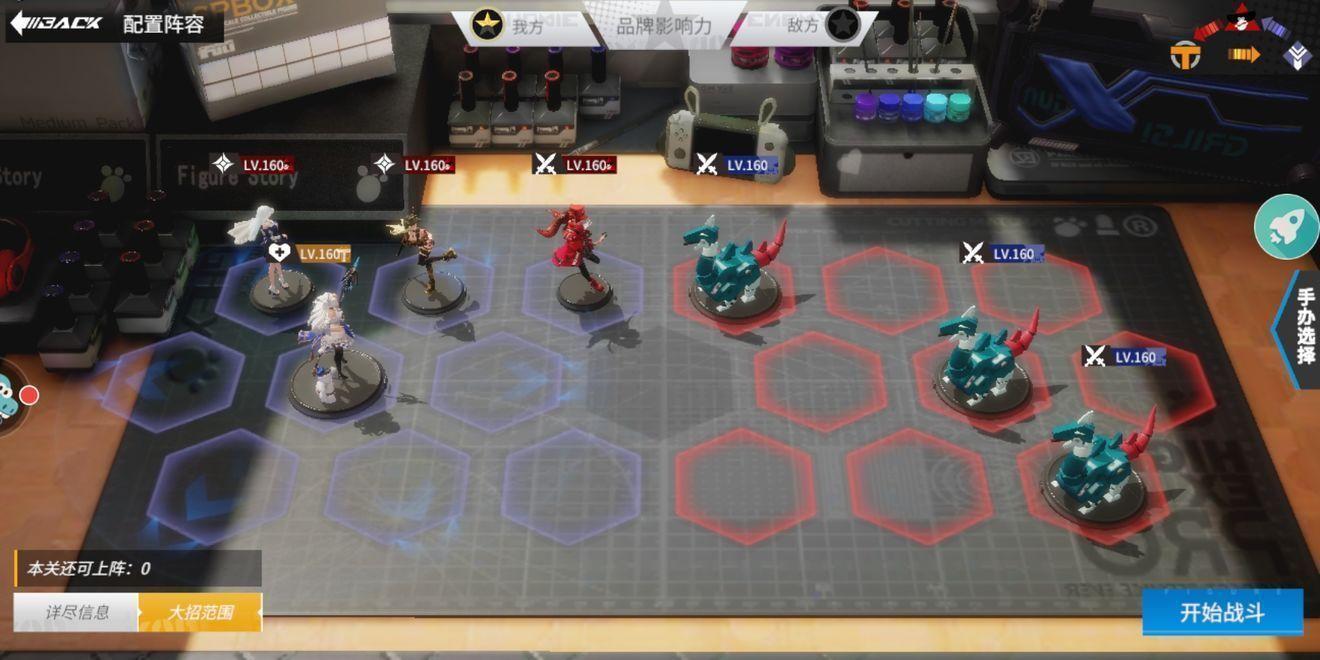Viewport: 1320px width, 660px height.
Task: Select the 我方 gold star icon
Action: click(x=487, y=25)
